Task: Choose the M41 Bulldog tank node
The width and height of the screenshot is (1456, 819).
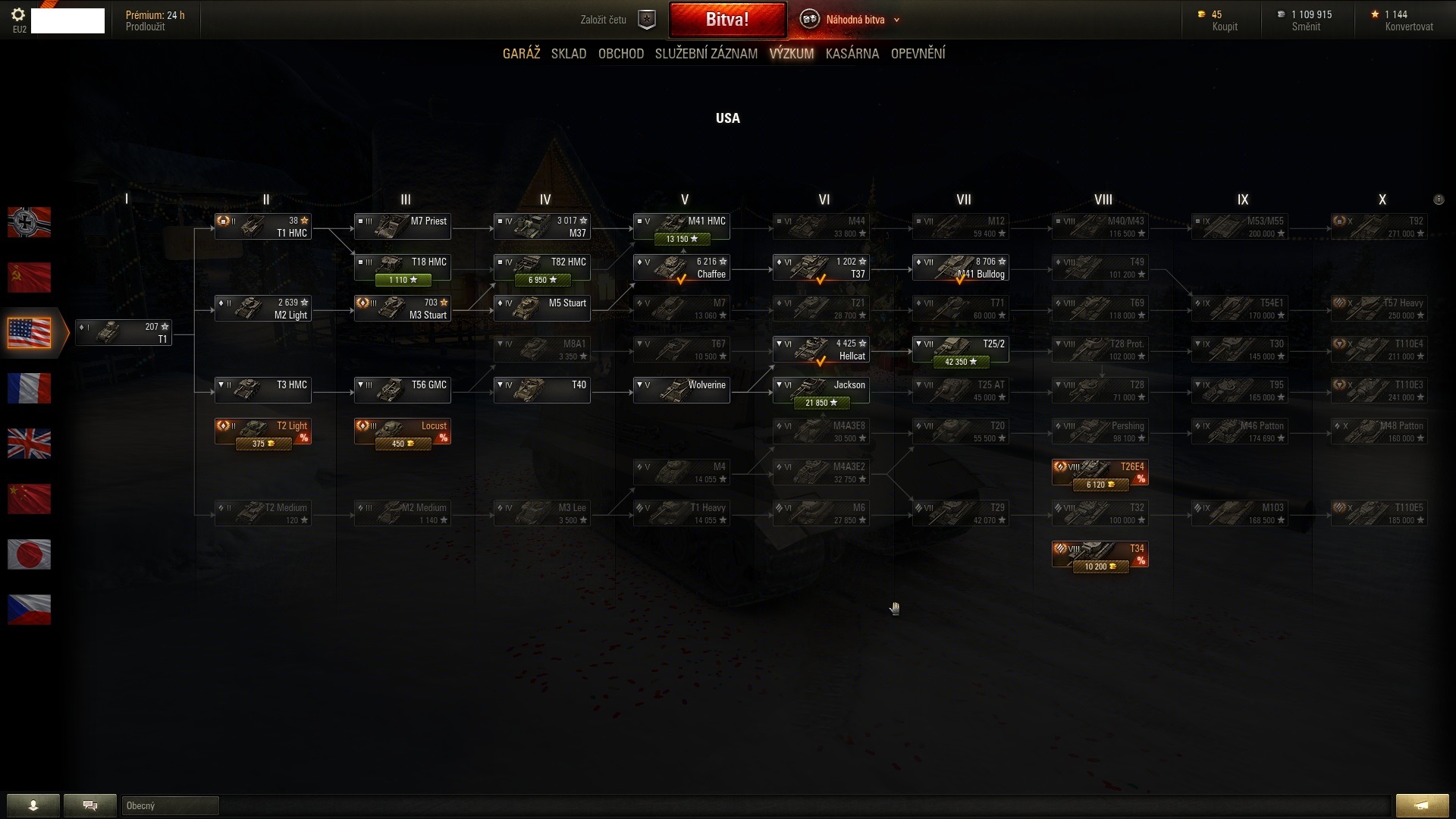Action: click(x=960, y=268)
